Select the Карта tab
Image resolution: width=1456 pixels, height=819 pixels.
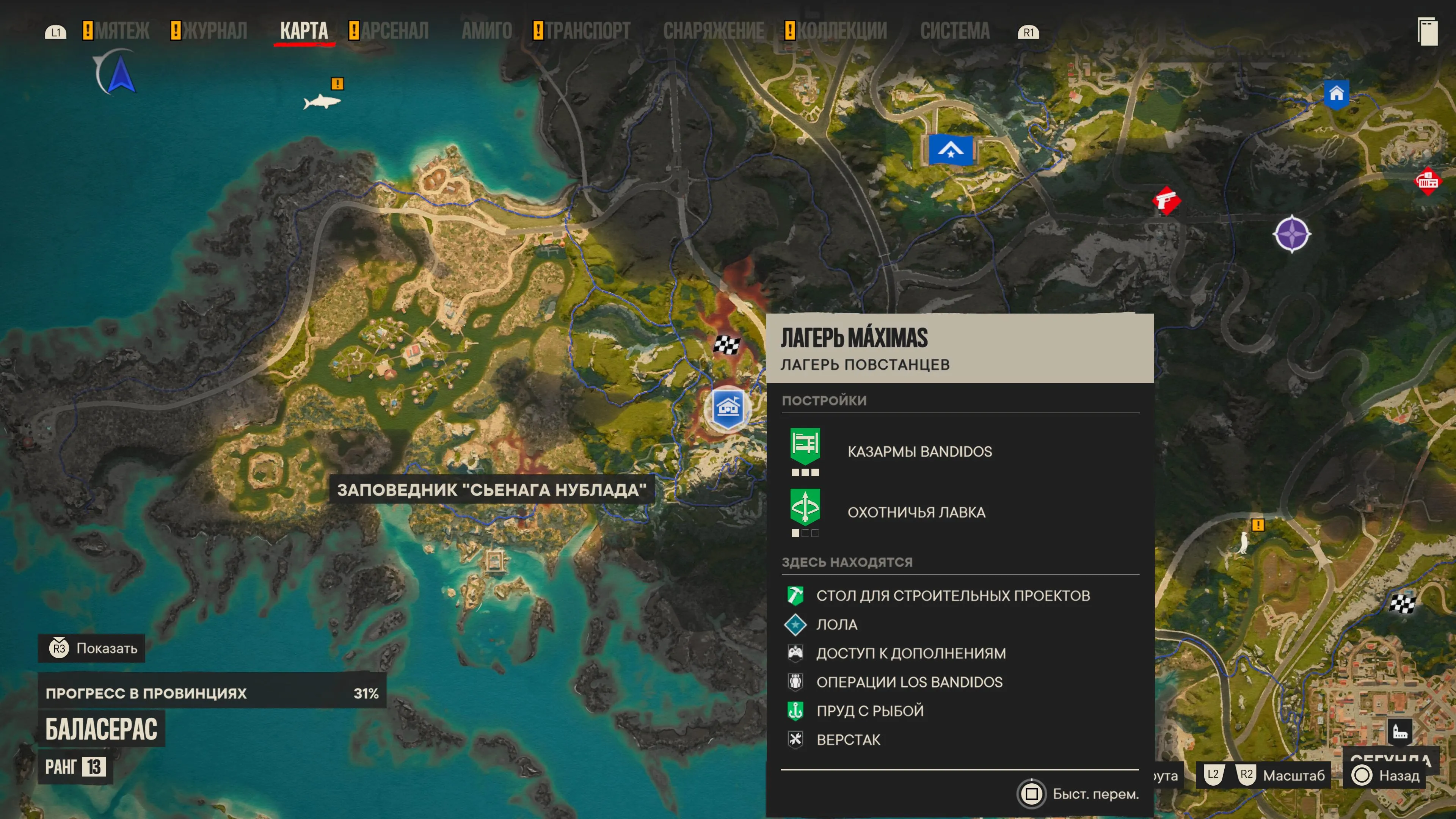(x=304, y=30)
